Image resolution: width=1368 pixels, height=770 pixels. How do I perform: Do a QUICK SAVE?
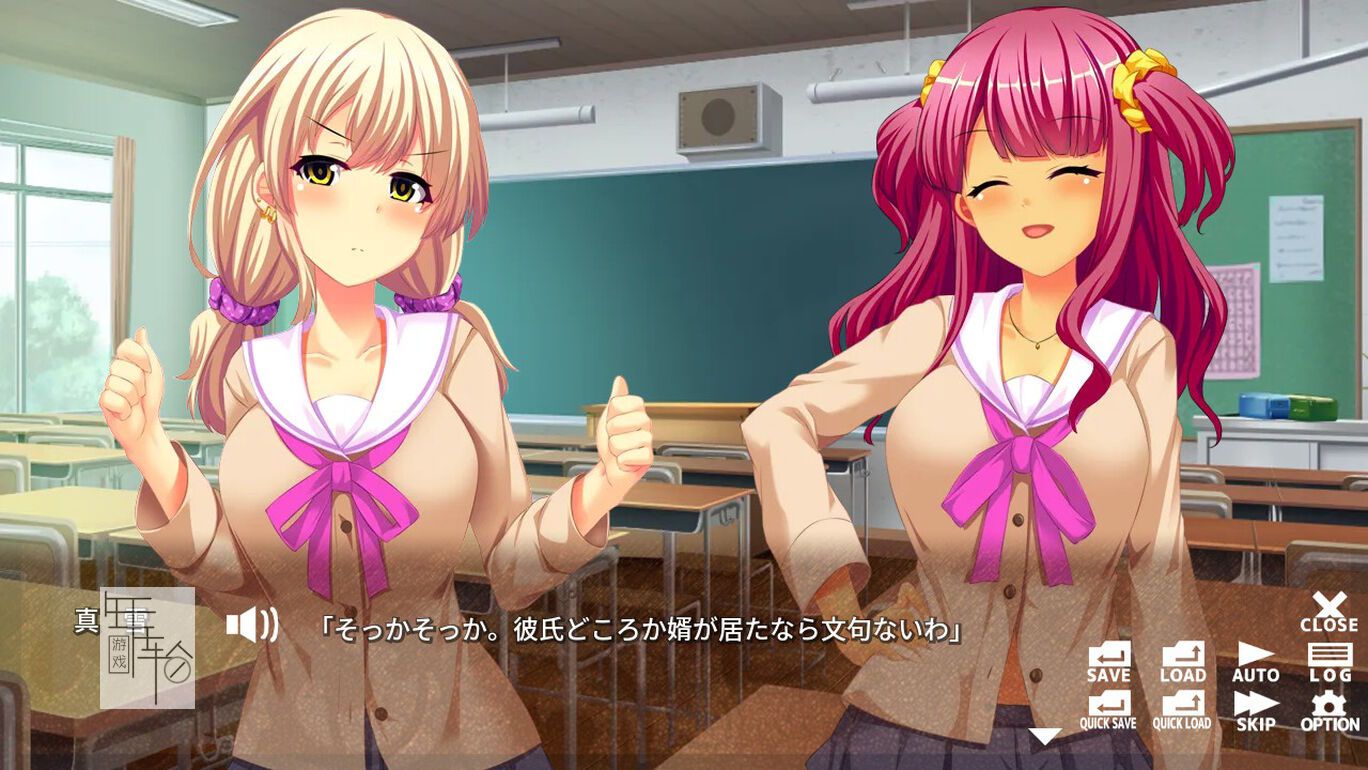tap(1108, 710)
